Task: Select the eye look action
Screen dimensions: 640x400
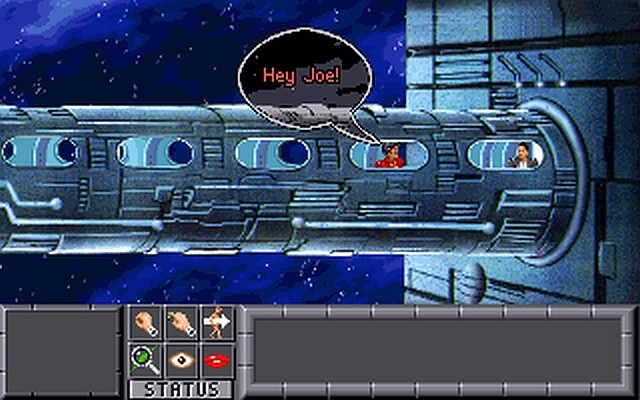Action: tap(181, 358)
